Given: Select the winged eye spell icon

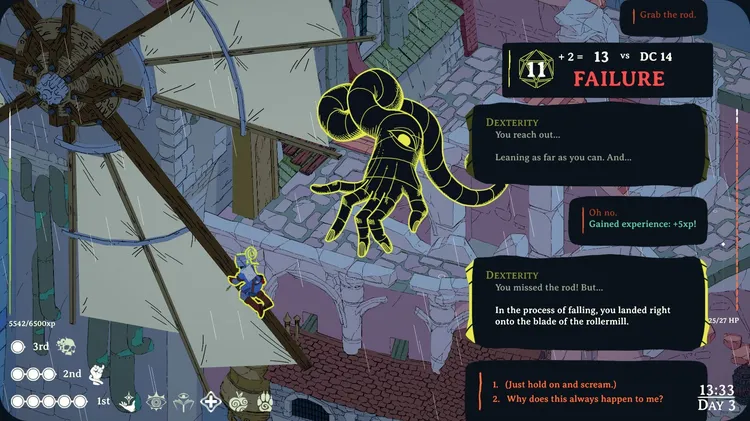Looking at the screenshot, I should tap(183, 402).
